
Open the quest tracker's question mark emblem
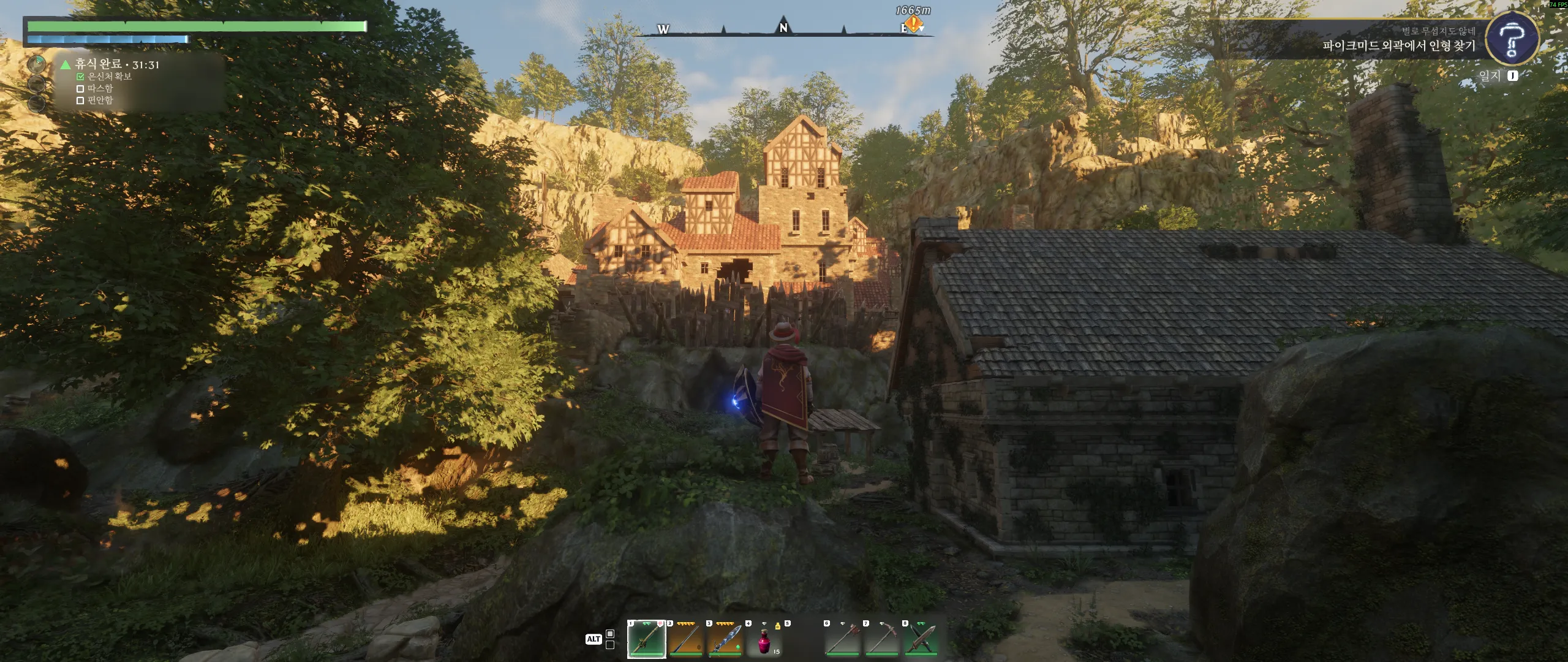point(1512,39)
